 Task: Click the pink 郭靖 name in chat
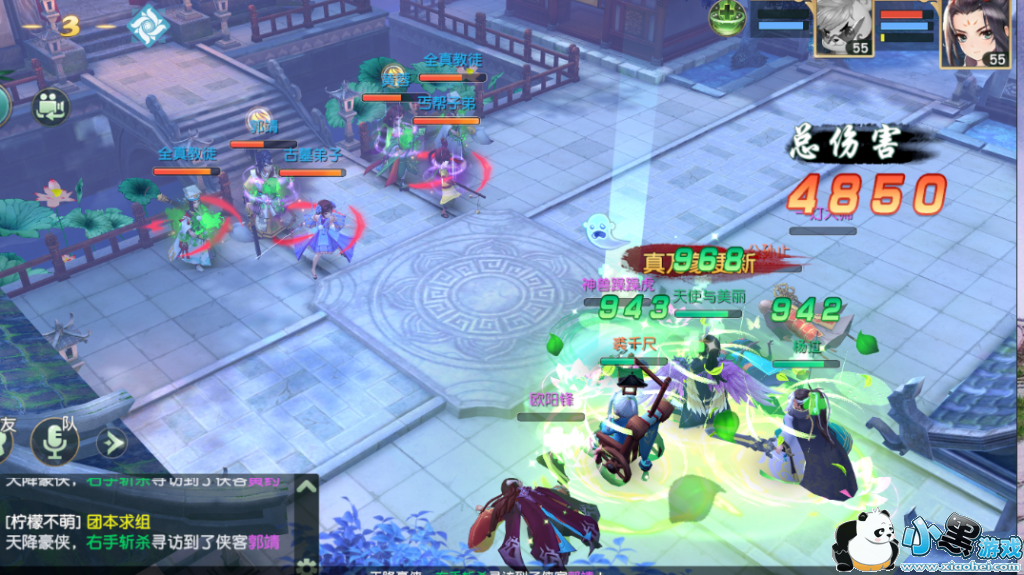(x=264, y=542)
